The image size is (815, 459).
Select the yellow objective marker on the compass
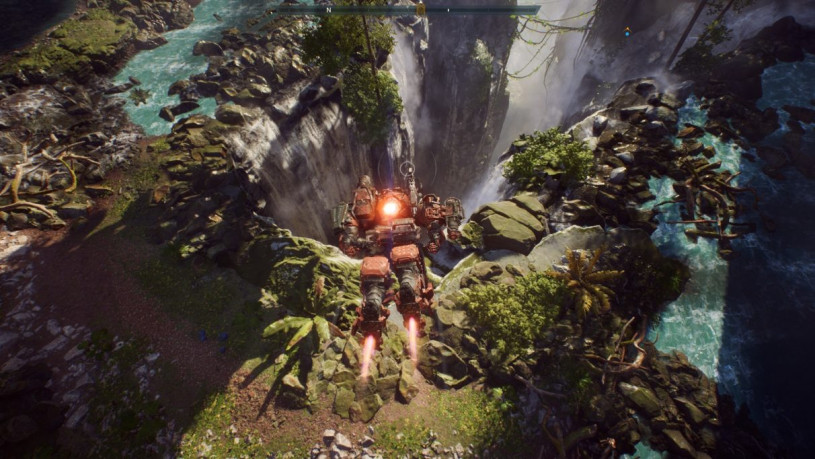pyautogui.click(x=420, y=9)
